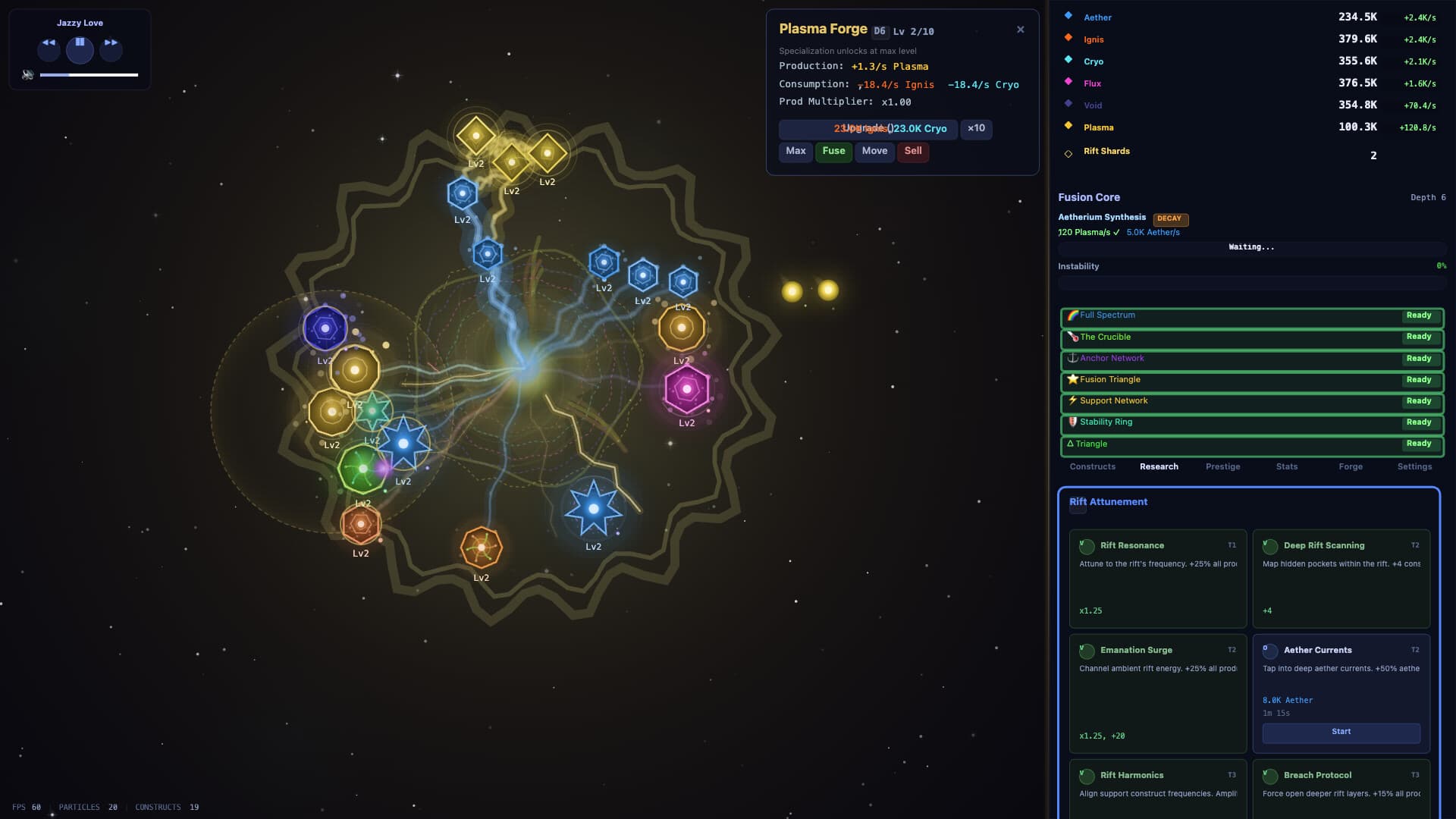Pause the Jazzy Love music track
Screen dimensions: 1456x819
(80, 50)
